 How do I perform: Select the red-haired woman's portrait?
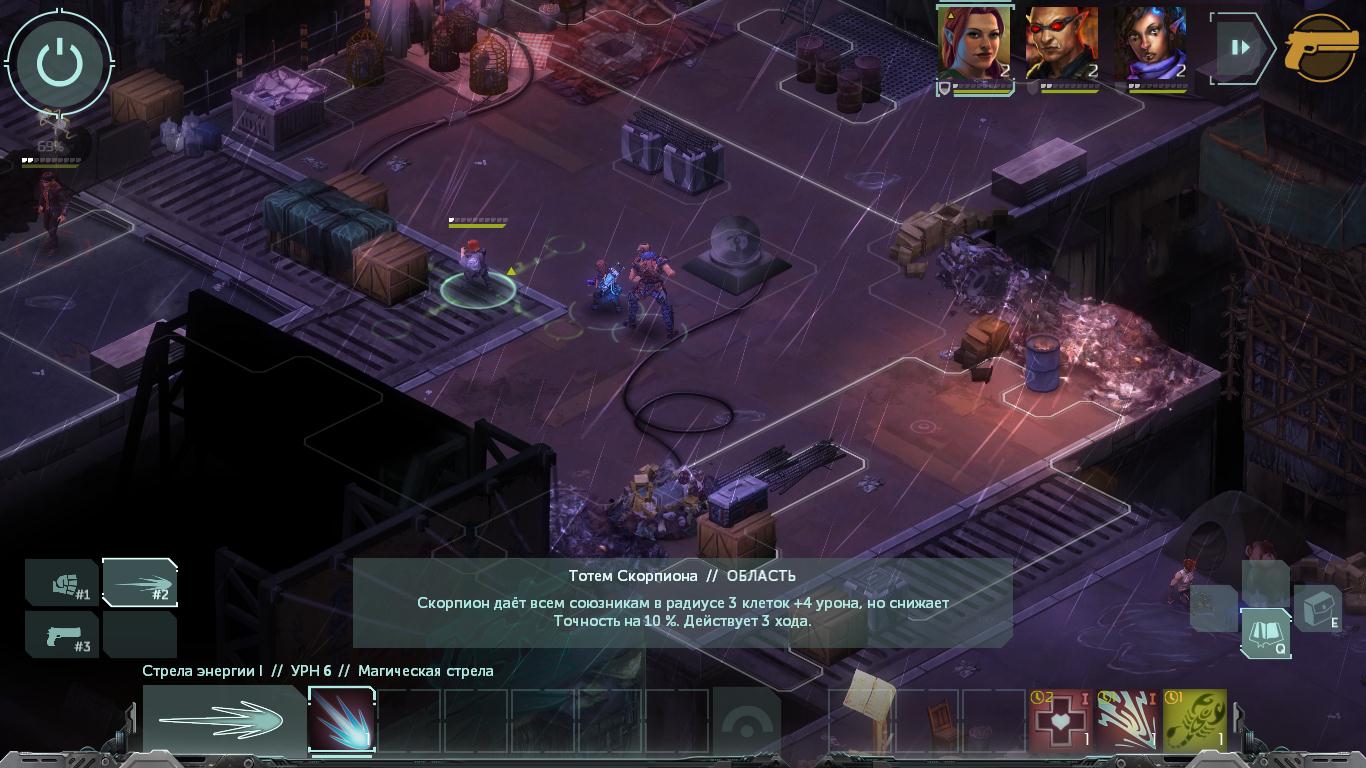coord(974,44)
